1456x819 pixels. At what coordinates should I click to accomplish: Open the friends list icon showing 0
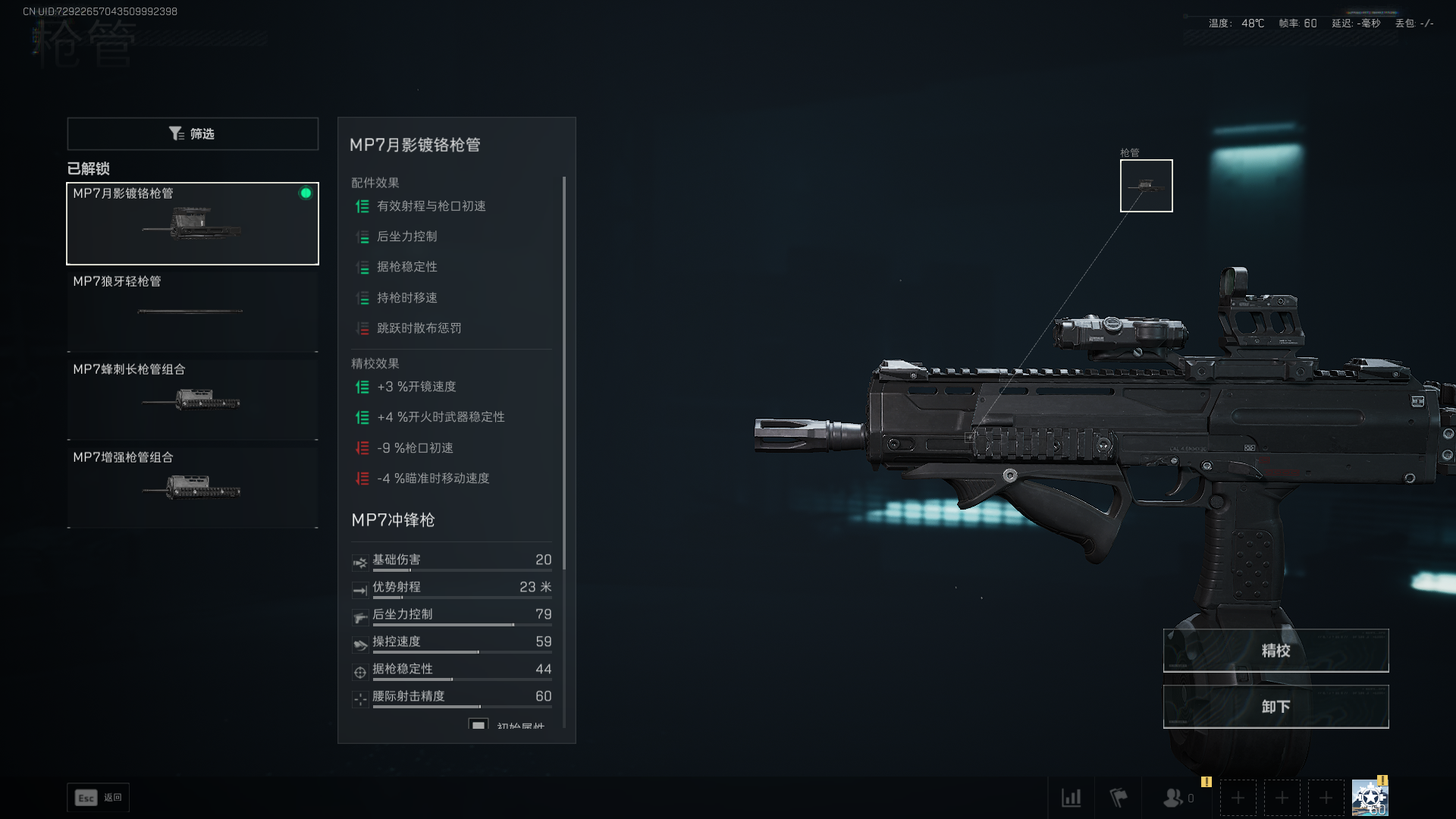point(1174,798)
